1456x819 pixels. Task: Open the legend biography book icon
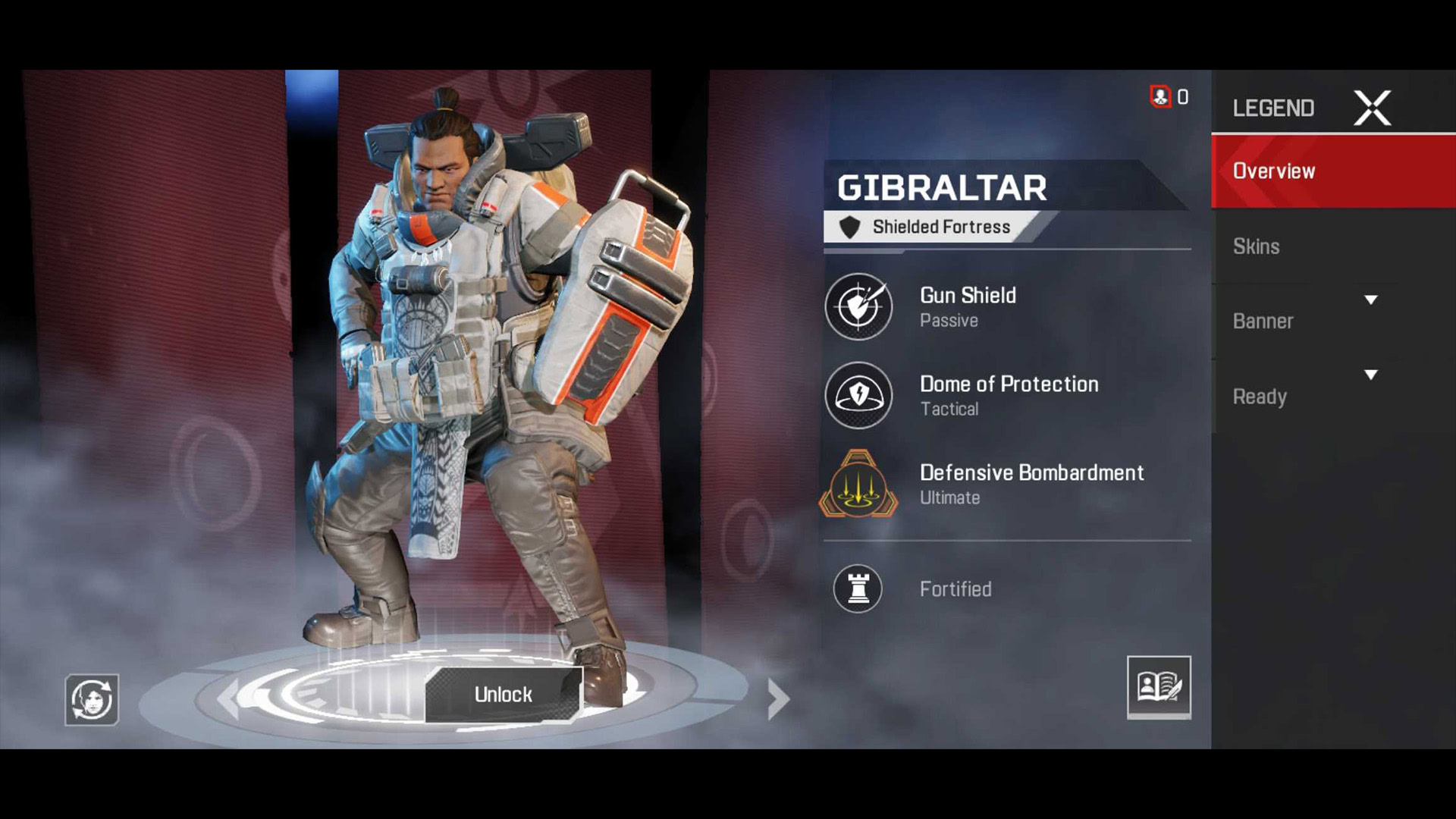tap(1158, 687)
